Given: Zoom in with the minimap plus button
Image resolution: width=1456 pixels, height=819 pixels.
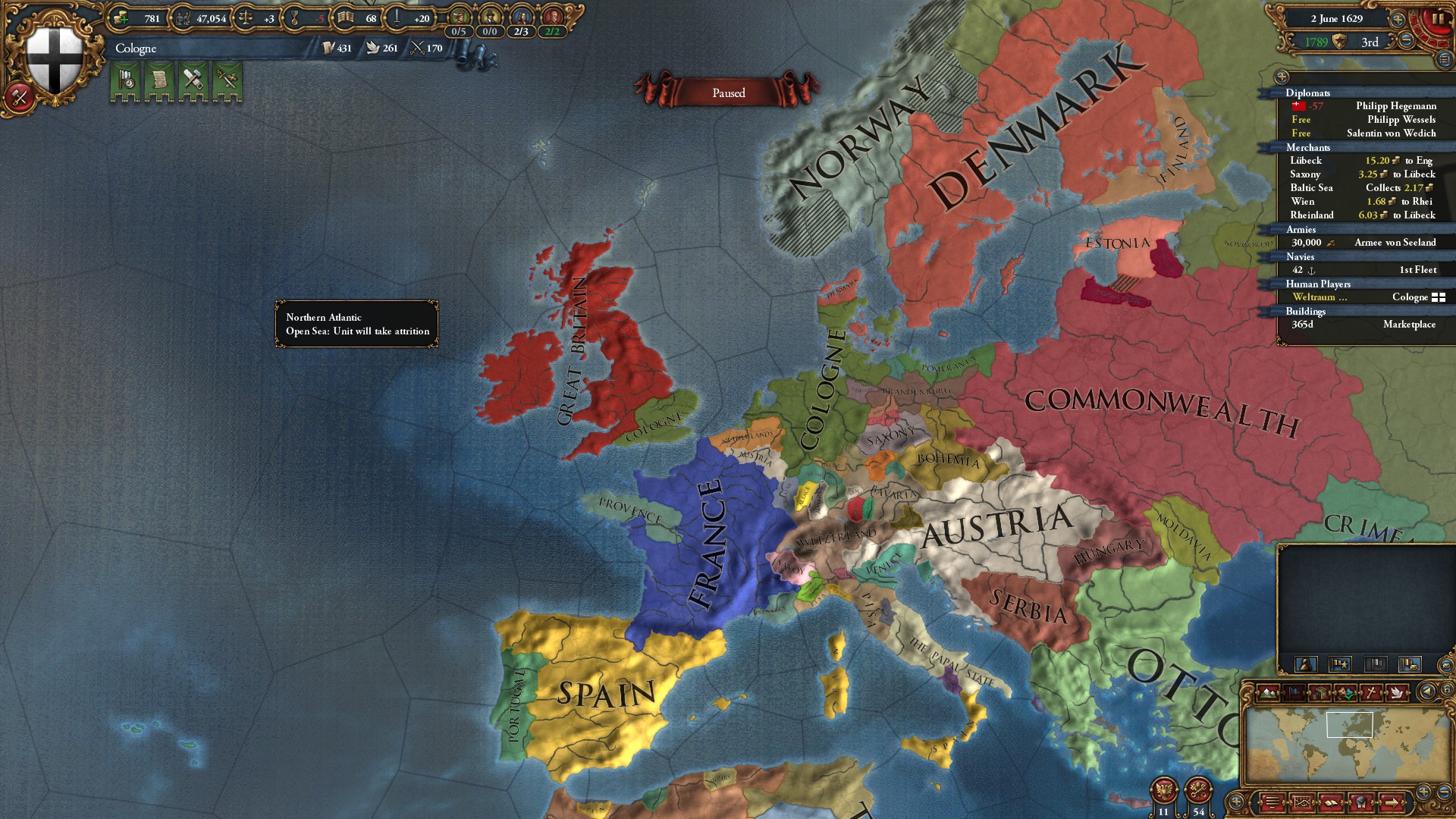Looking at the screenshot, I should pyautogui.click(x=1423, y=791).
